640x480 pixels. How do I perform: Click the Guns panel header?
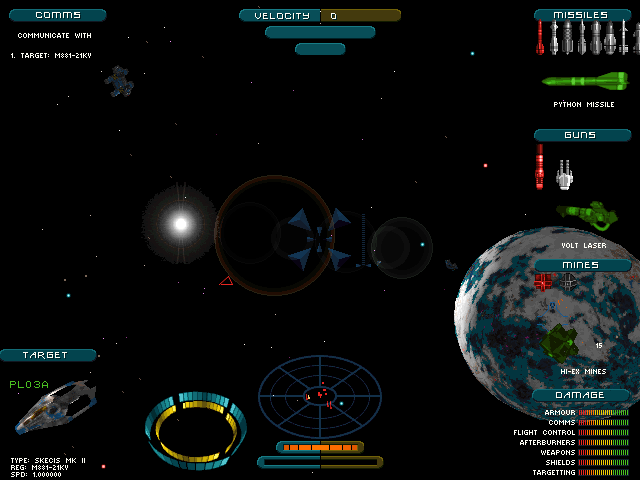[x=581, y=135]
